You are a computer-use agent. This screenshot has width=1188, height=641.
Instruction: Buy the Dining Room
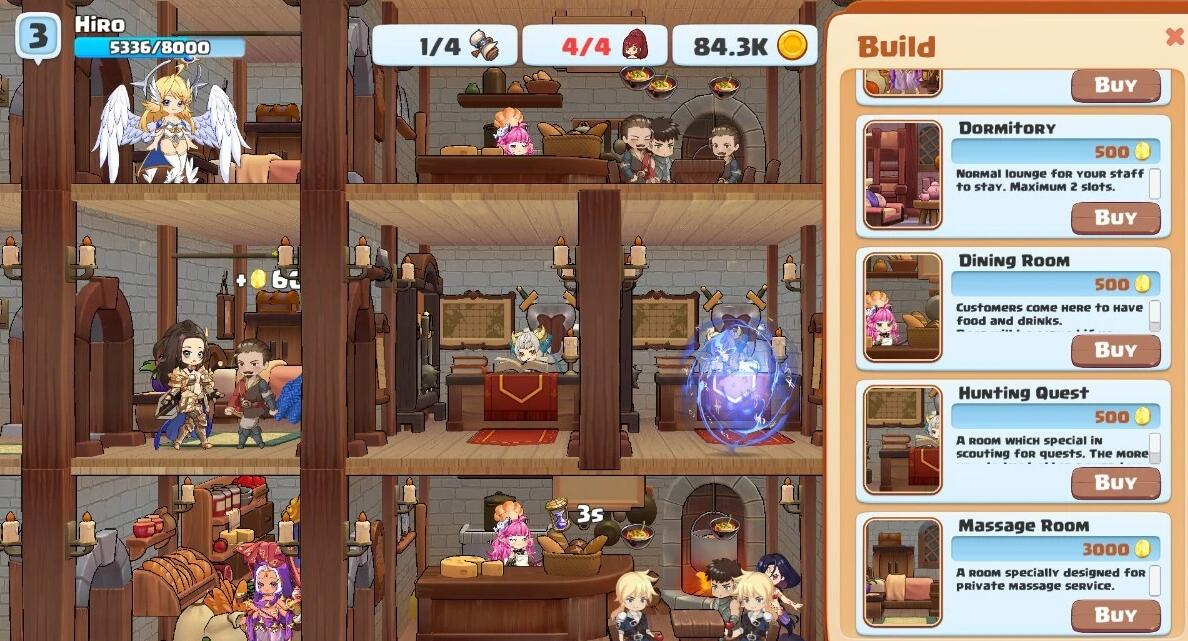coord(1115,350)
